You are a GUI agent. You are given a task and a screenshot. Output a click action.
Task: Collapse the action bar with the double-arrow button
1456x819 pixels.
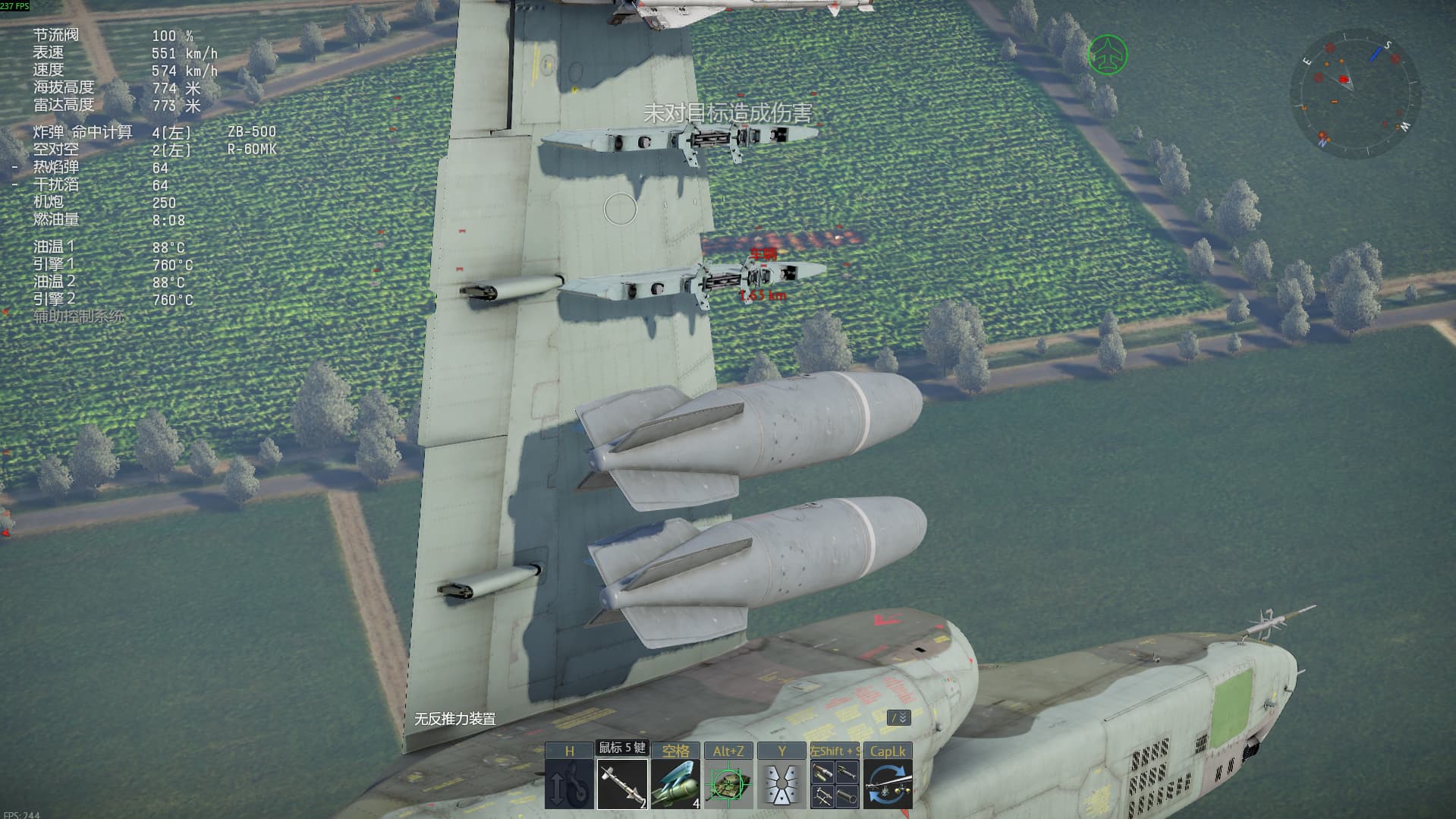[x=898, y=717]
